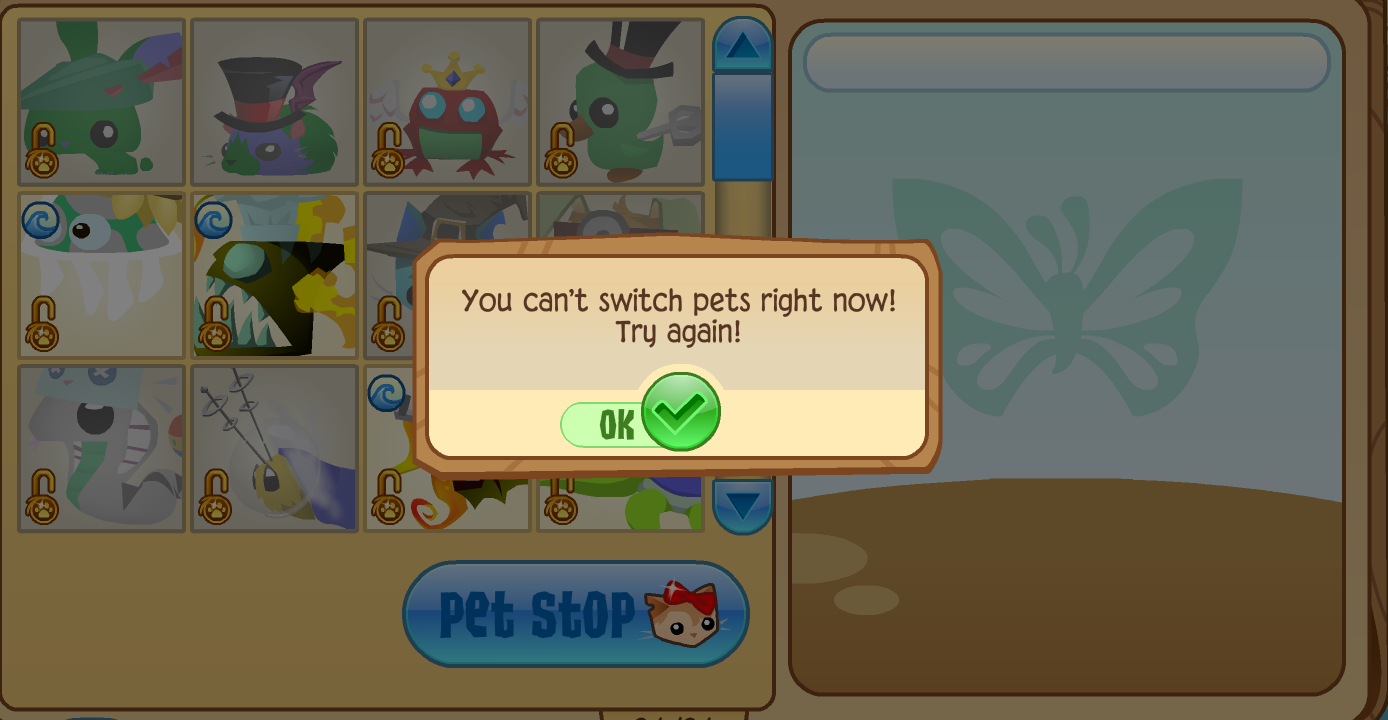Select the green duck wearing a top hat
The height and width of the screenshot is (720, 1388).
click(x=620, y=100)
